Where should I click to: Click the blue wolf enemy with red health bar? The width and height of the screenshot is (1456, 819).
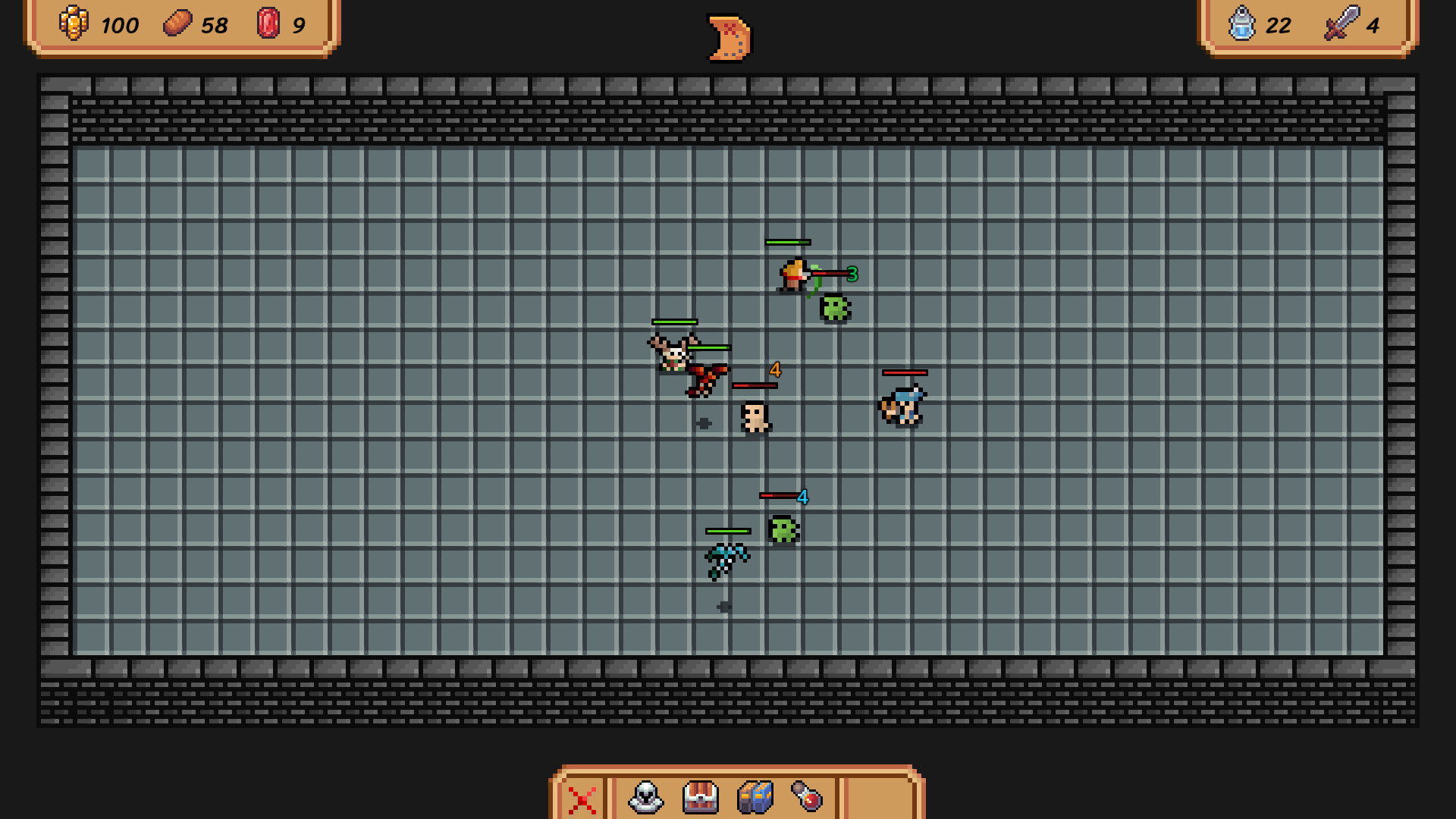[902, 403]
